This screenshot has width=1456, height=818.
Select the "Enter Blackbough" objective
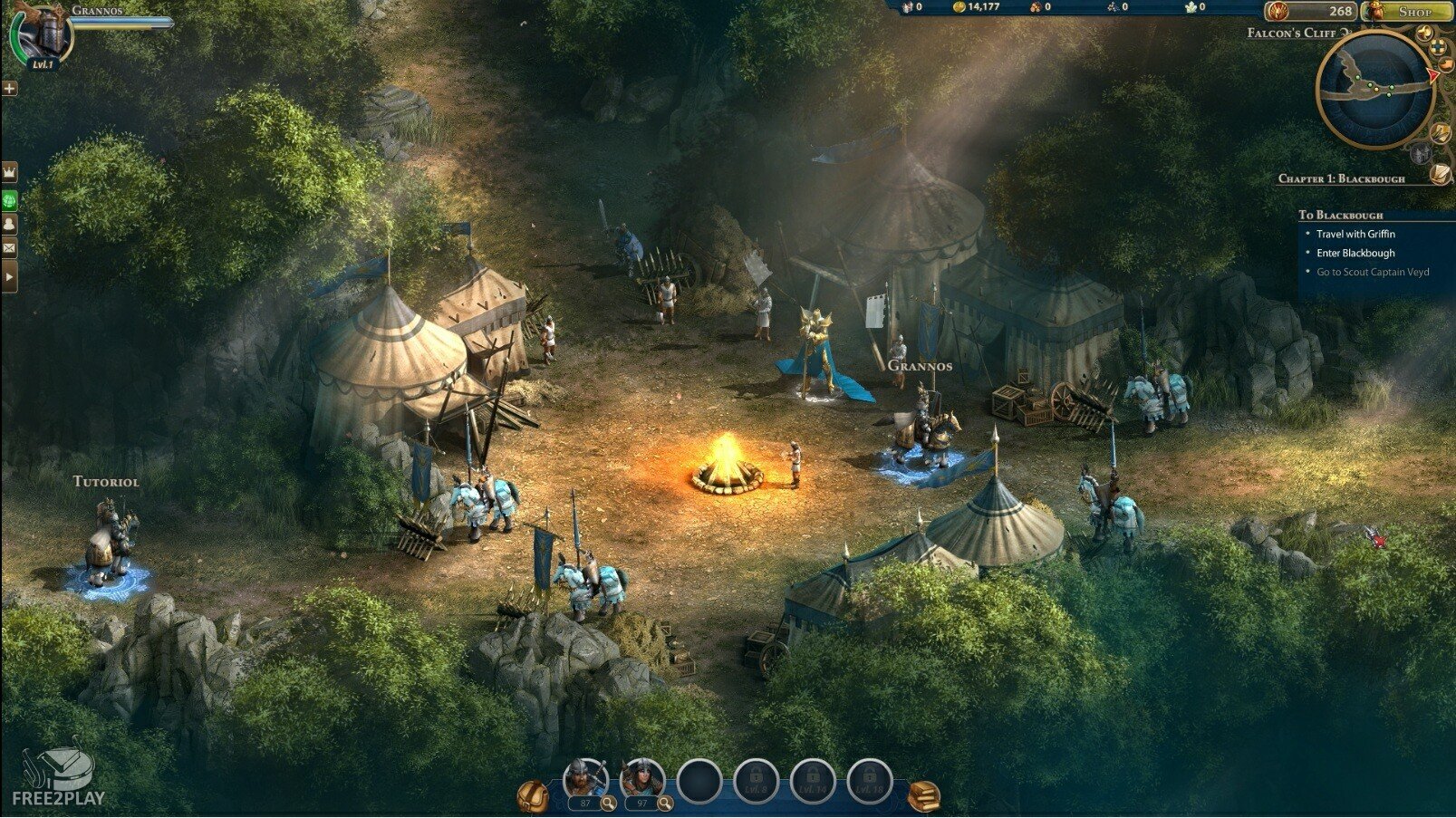coord(1355,253)
